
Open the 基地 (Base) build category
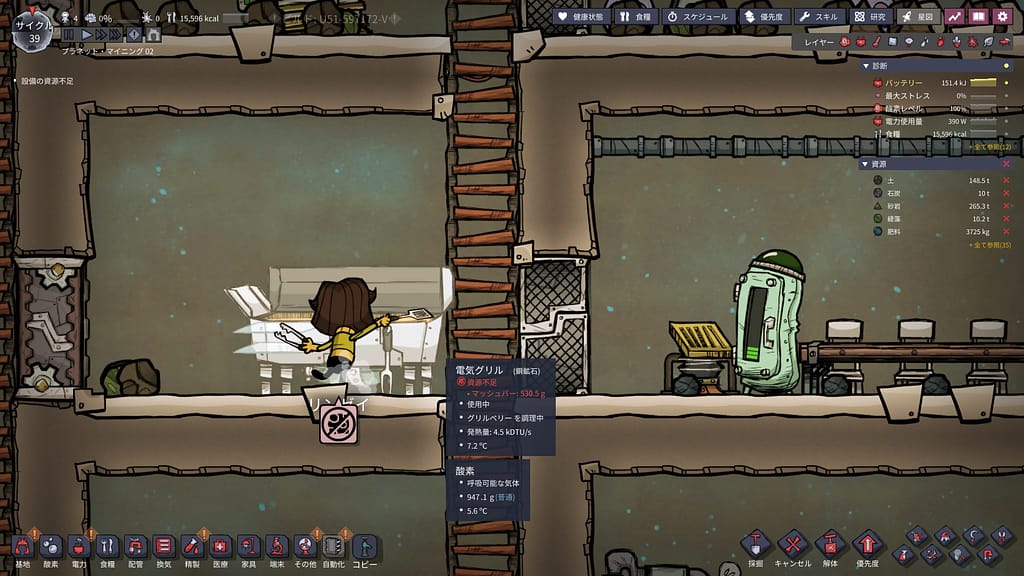(x=22, y=546)
